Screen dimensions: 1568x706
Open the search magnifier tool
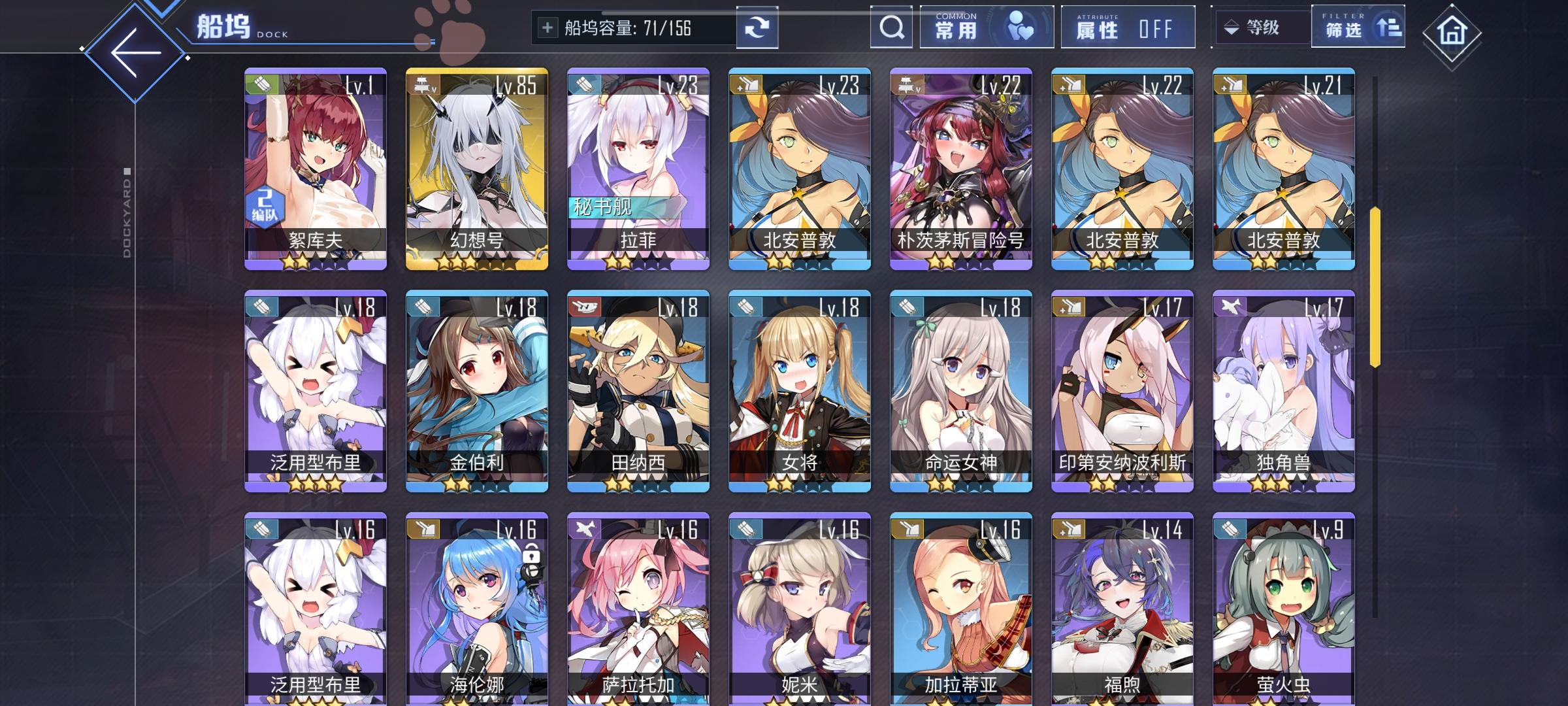click(x=890, y=27)
